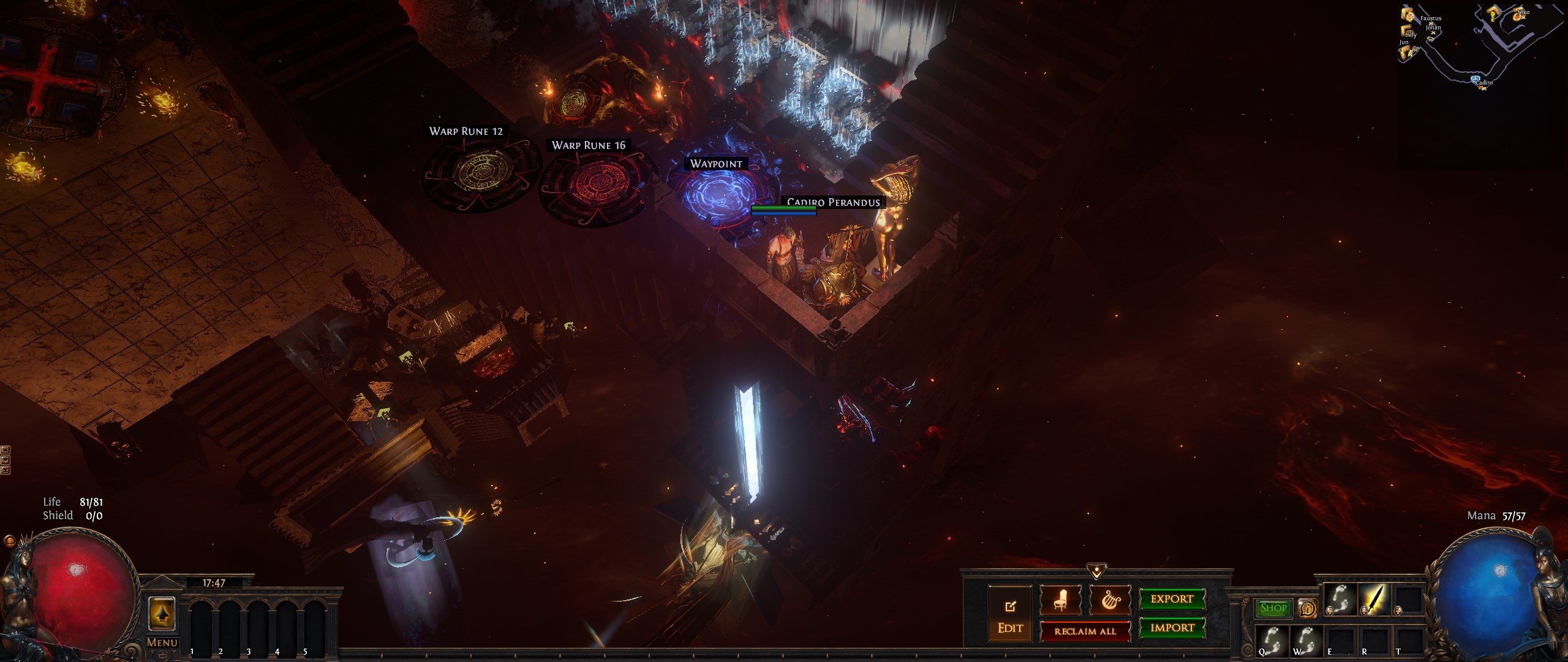Viewport: 1568px width, 662px height.
Task: Open the harp music button
Action: [x=1110, y=600]
